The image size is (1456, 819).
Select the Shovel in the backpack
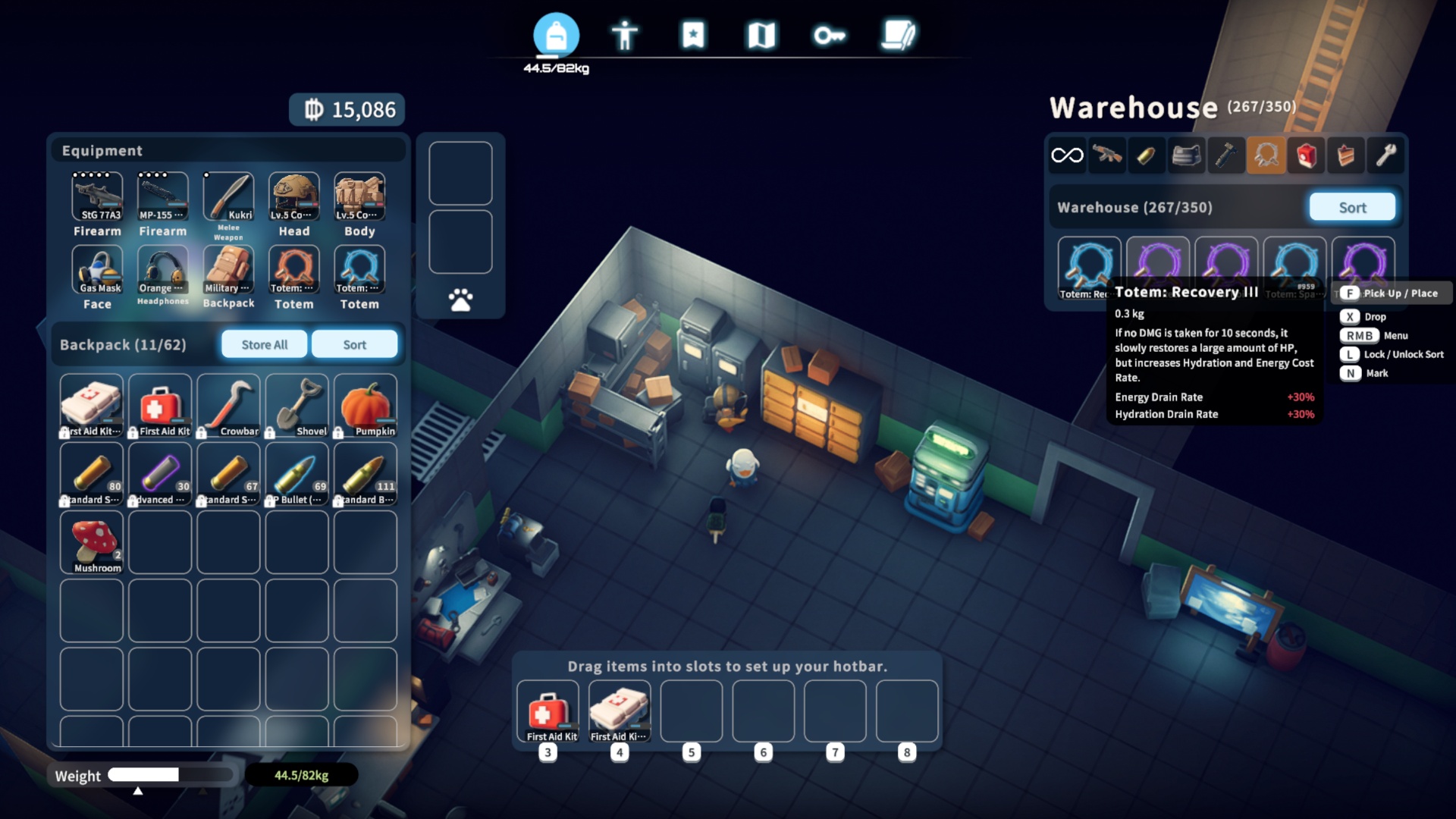(297, 406)
